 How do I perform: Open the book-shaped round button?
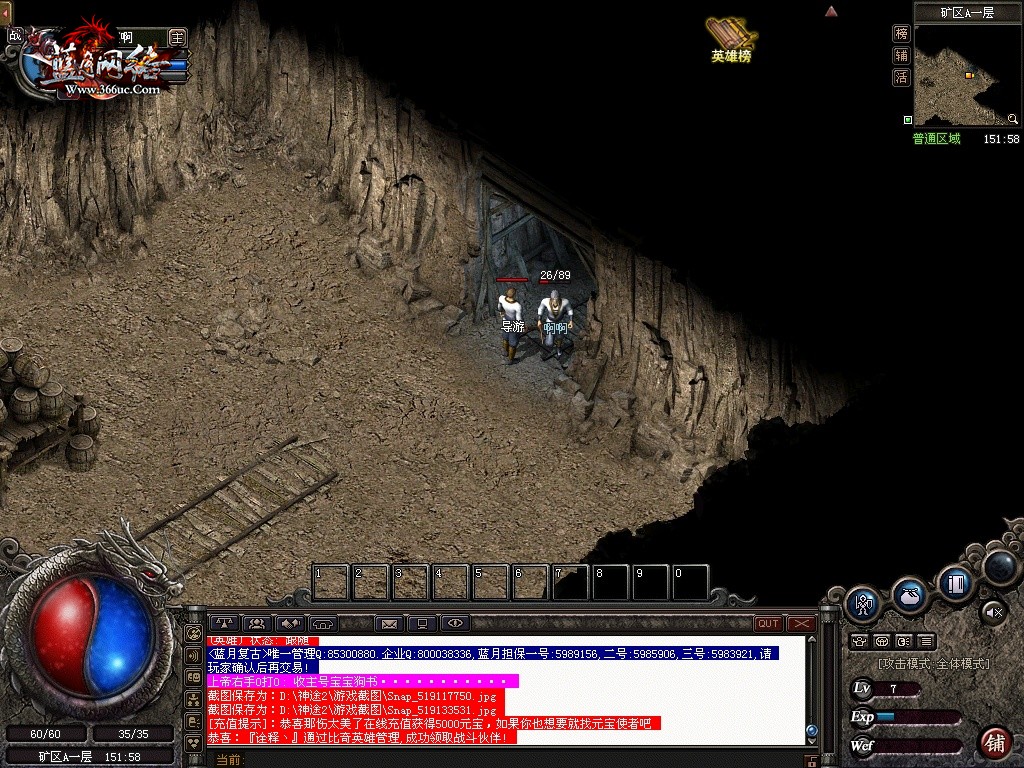click(955, 582)
